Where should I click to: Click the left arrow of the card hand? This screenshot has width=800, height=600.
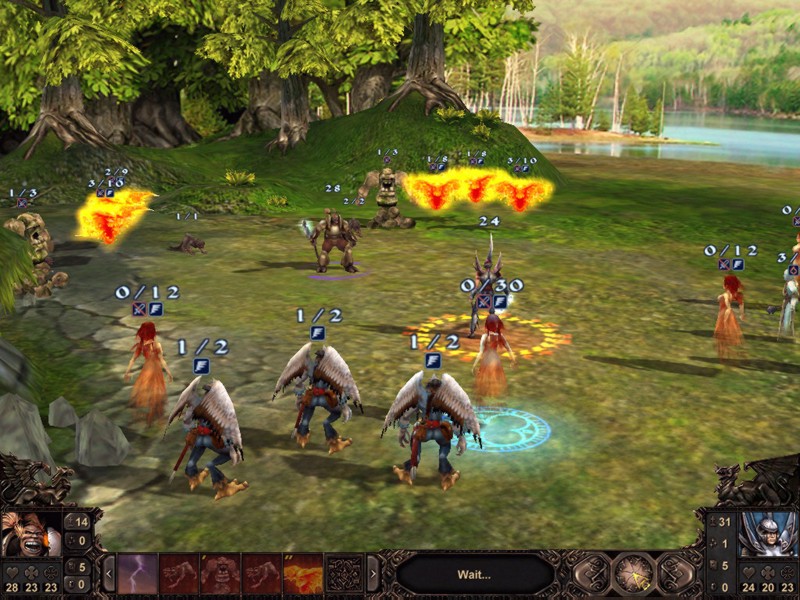pos(108,574)
